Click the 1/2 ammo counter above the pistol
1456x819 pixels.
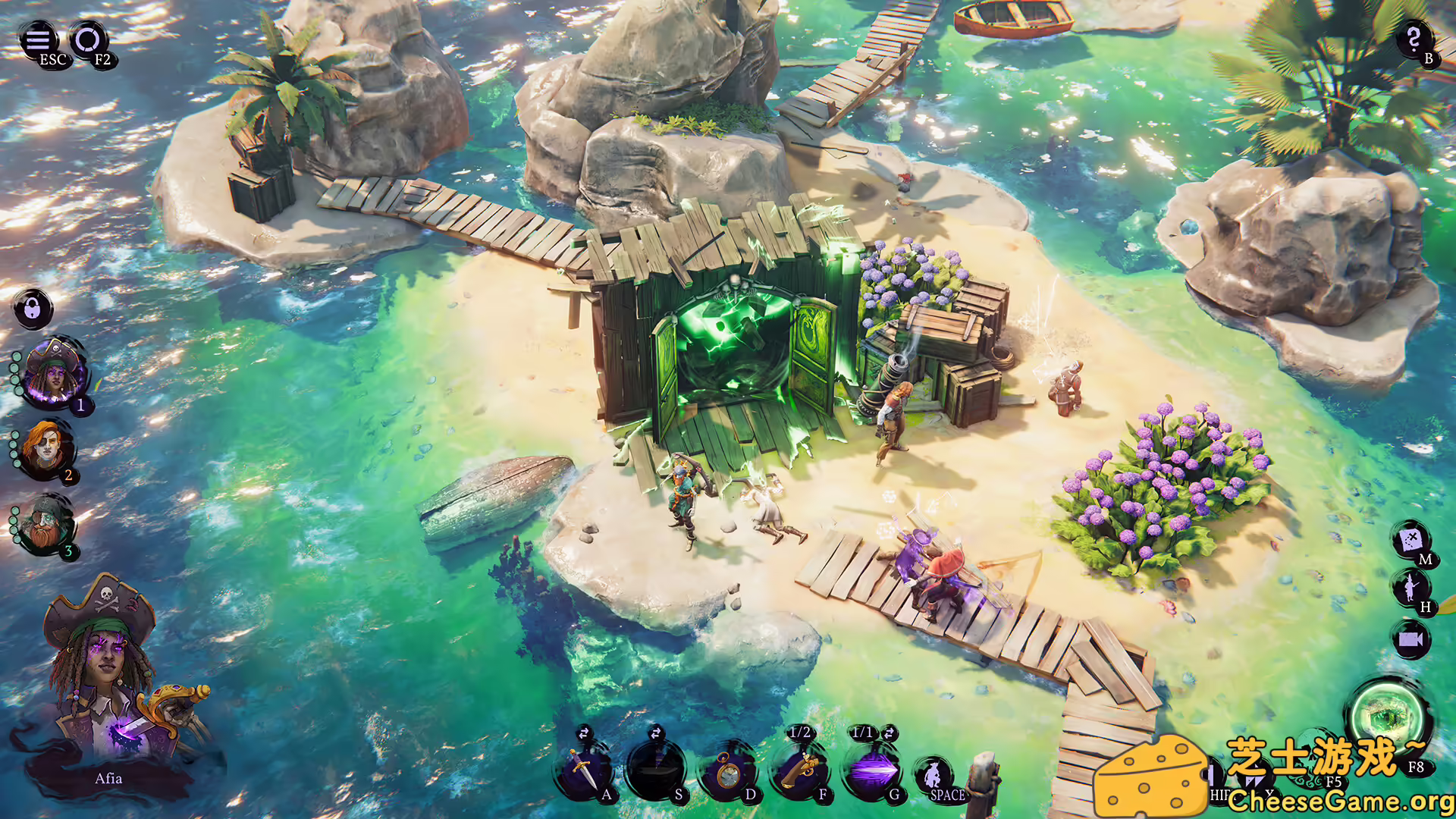[x=799, y=732]
